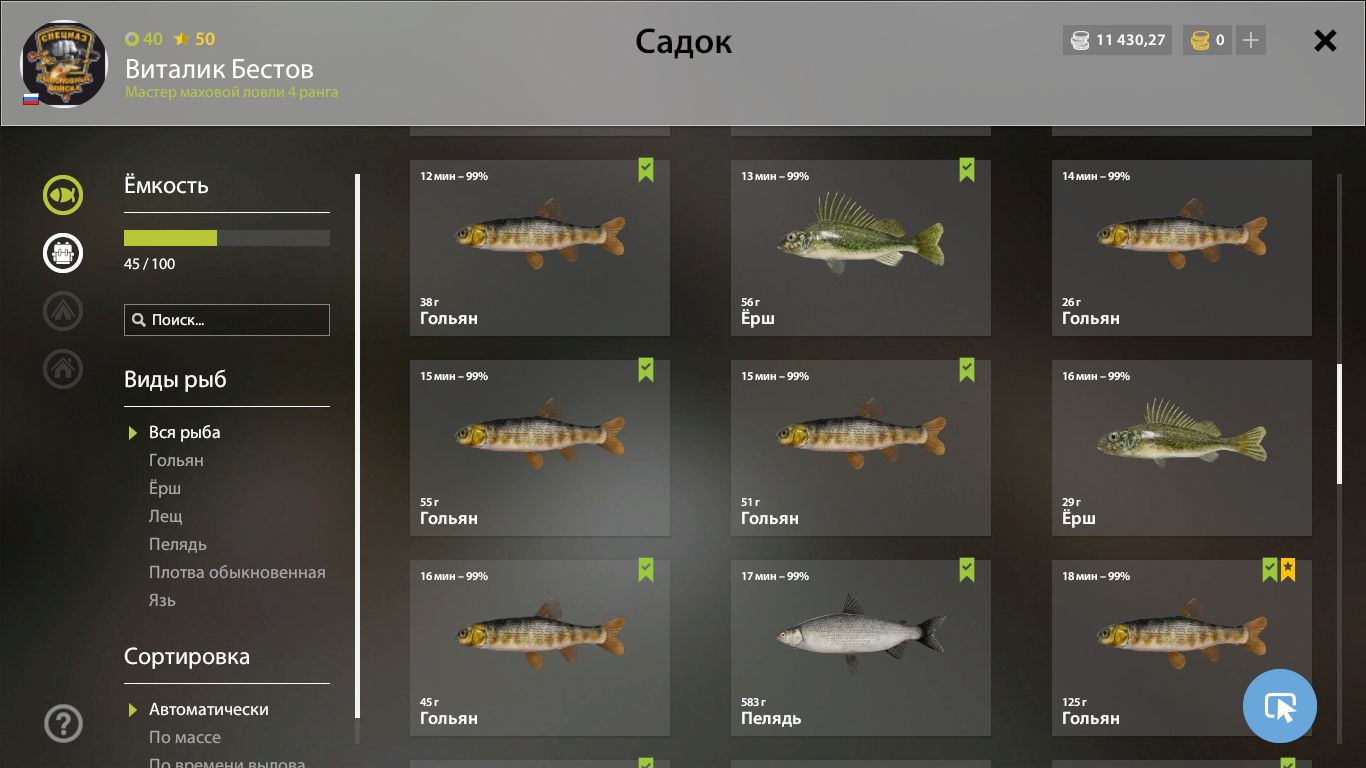Click the Поиск search field
1366x768 pixels.
click(226, 319)
